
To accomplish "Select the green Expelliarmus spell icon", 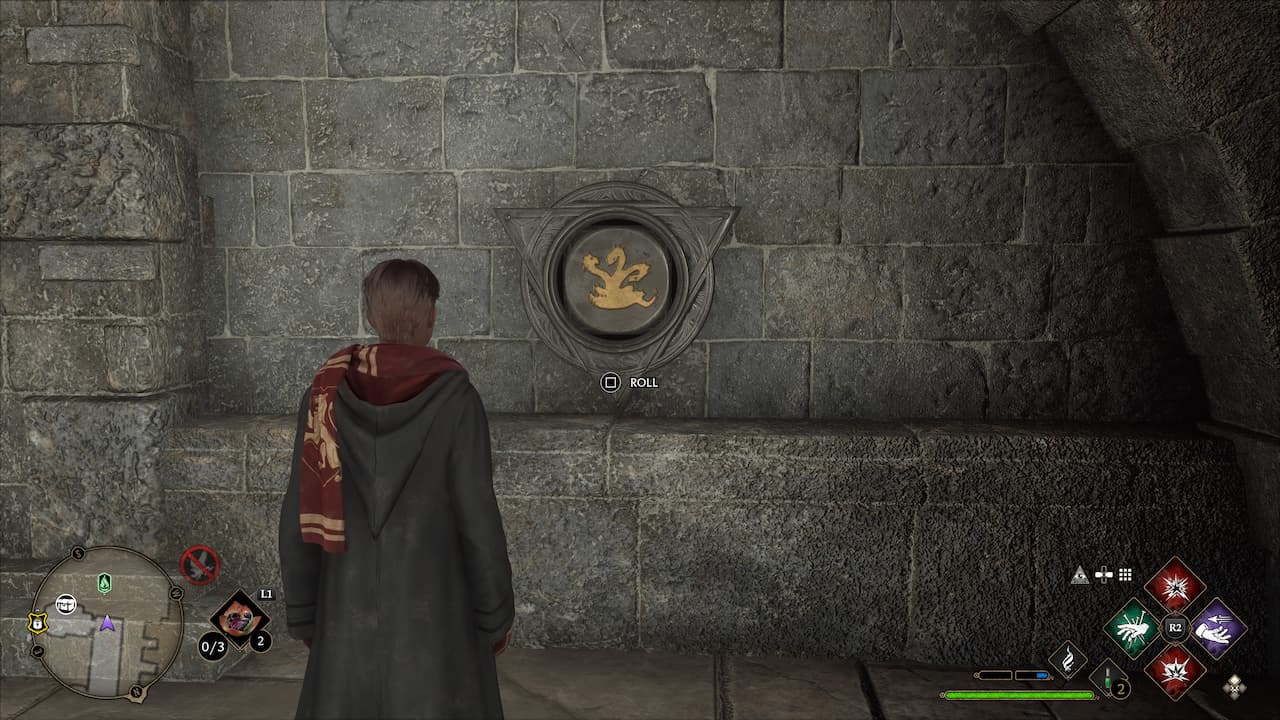I will pyautogui.click(x=1135, y=629).
